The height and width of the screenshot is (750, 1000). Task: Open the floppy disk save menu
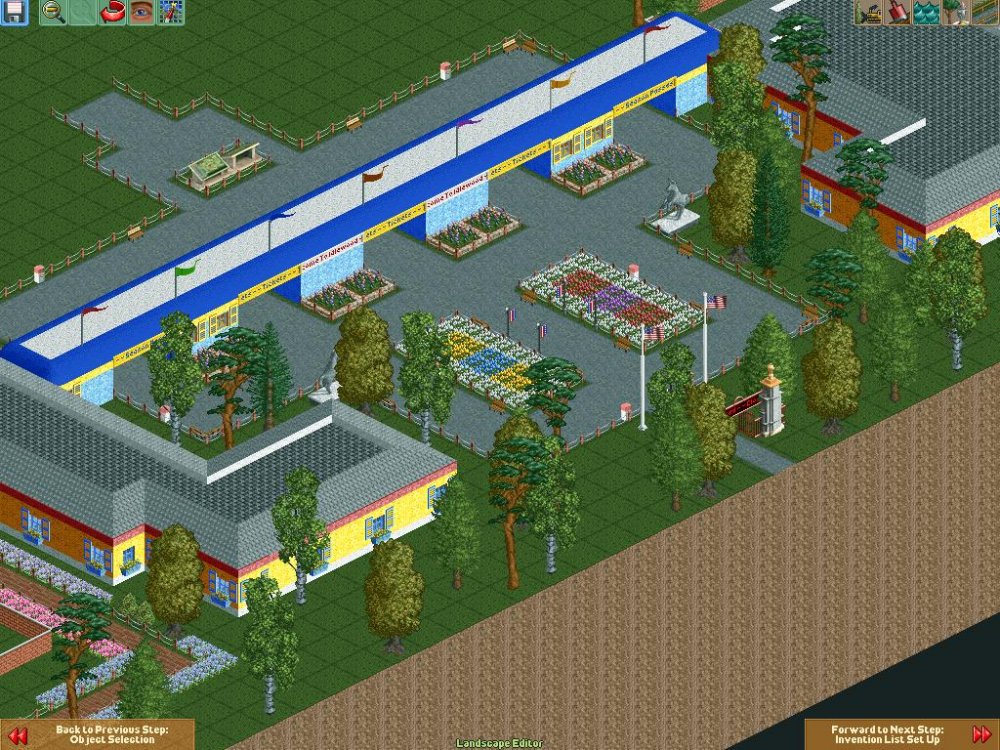tap(14, 12)
